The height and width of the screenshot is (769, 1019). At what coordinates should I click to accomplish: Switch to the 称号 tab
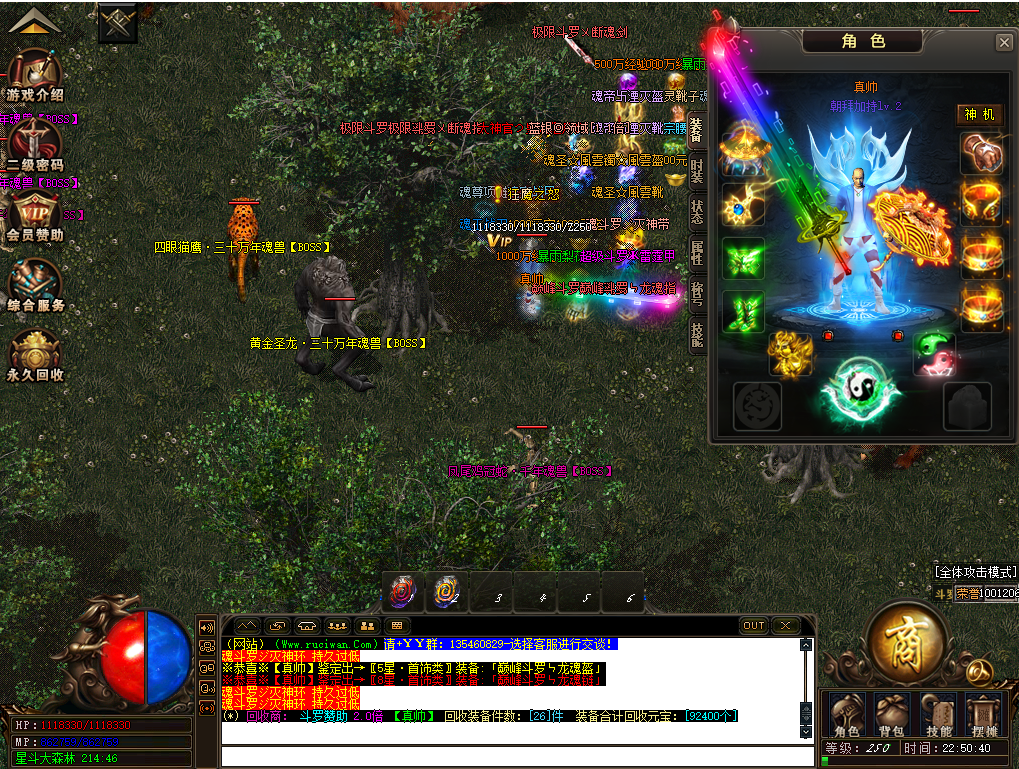pos(697,293)
